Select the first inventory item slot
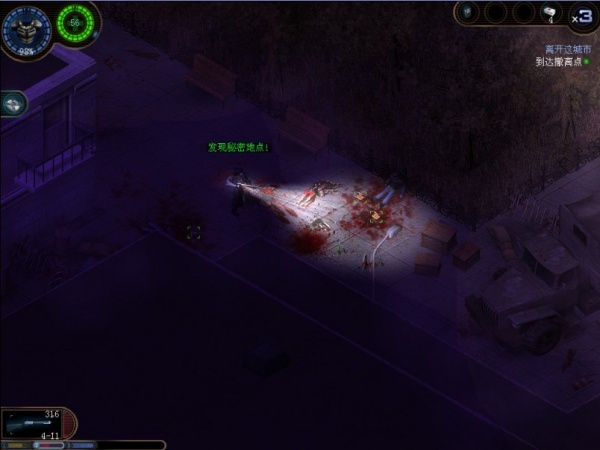The width and height of the screenshot is (600, 450). 470,13
